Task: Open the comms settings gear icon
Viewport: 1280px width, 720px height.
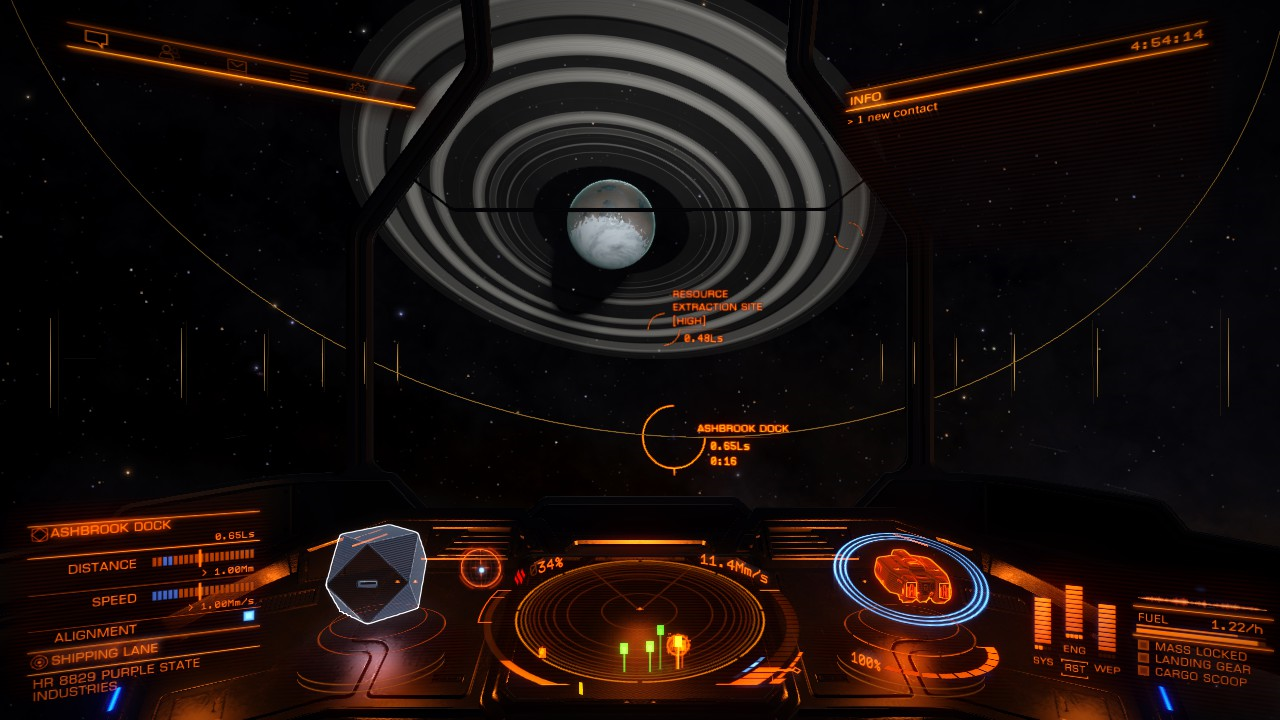Action: 357,88
